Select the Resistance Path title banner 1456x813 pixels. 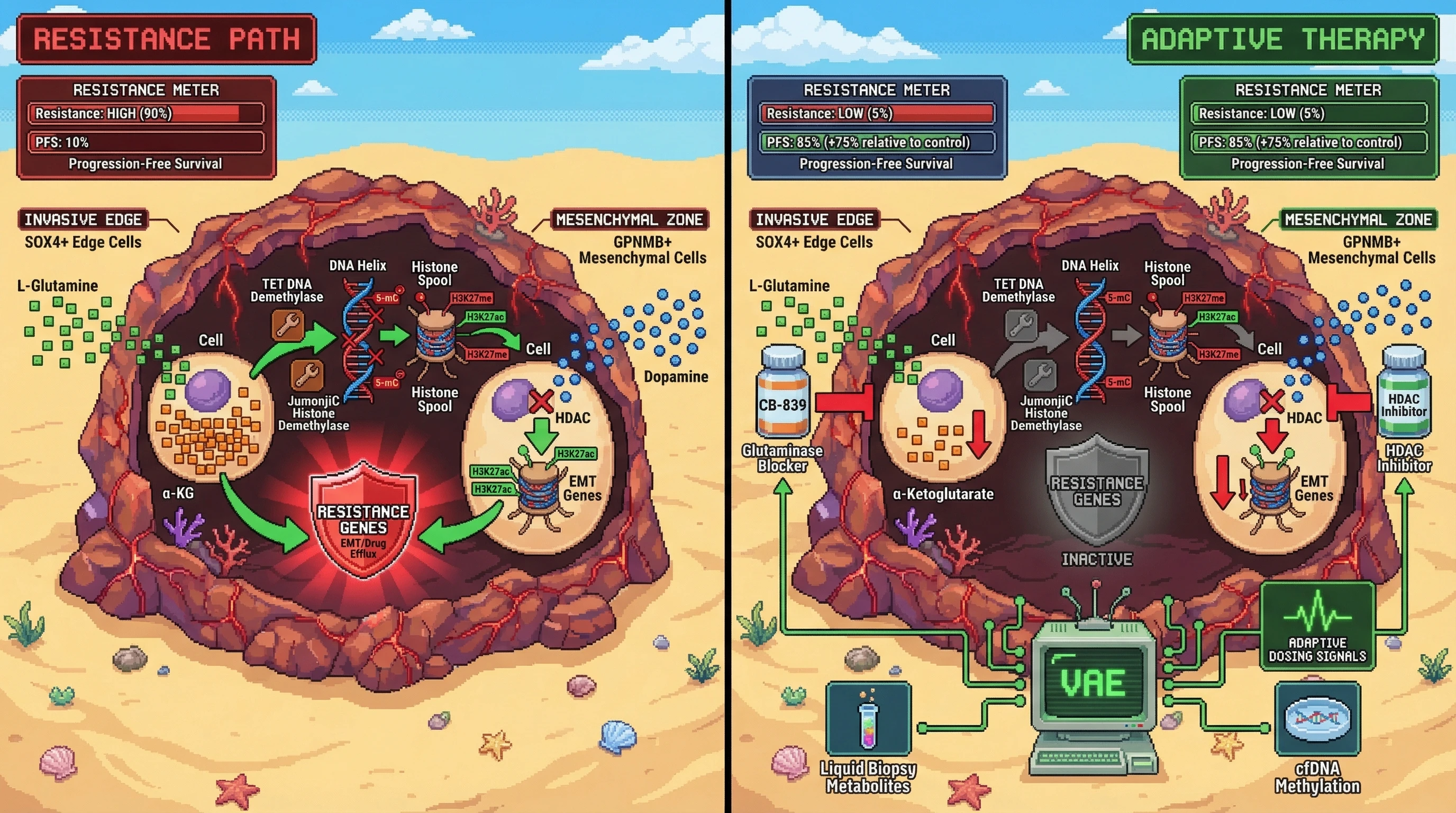coord(166,39)
